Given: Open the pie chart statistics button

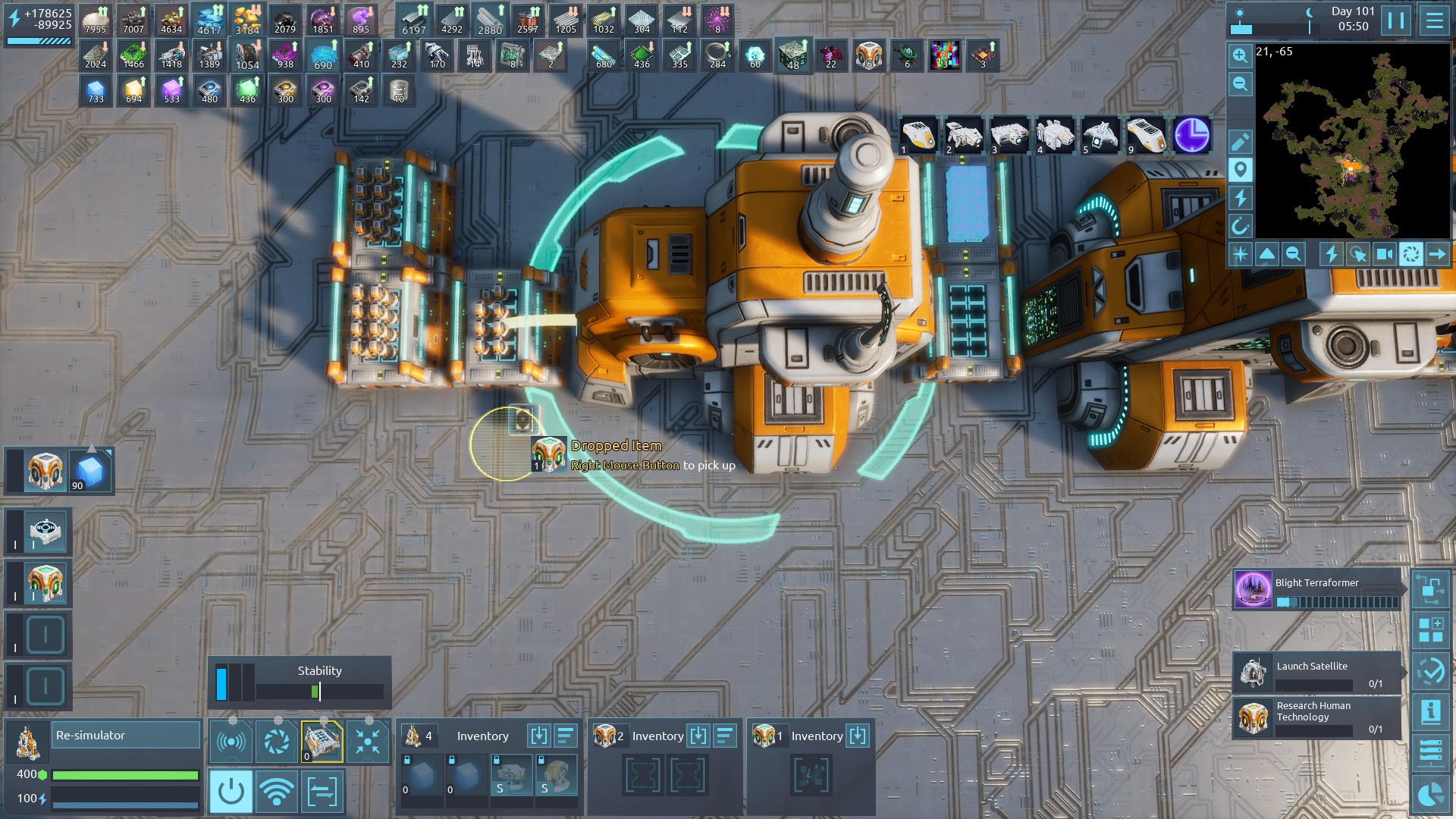Looking at the screenshot, I should tap(1430, 794).
